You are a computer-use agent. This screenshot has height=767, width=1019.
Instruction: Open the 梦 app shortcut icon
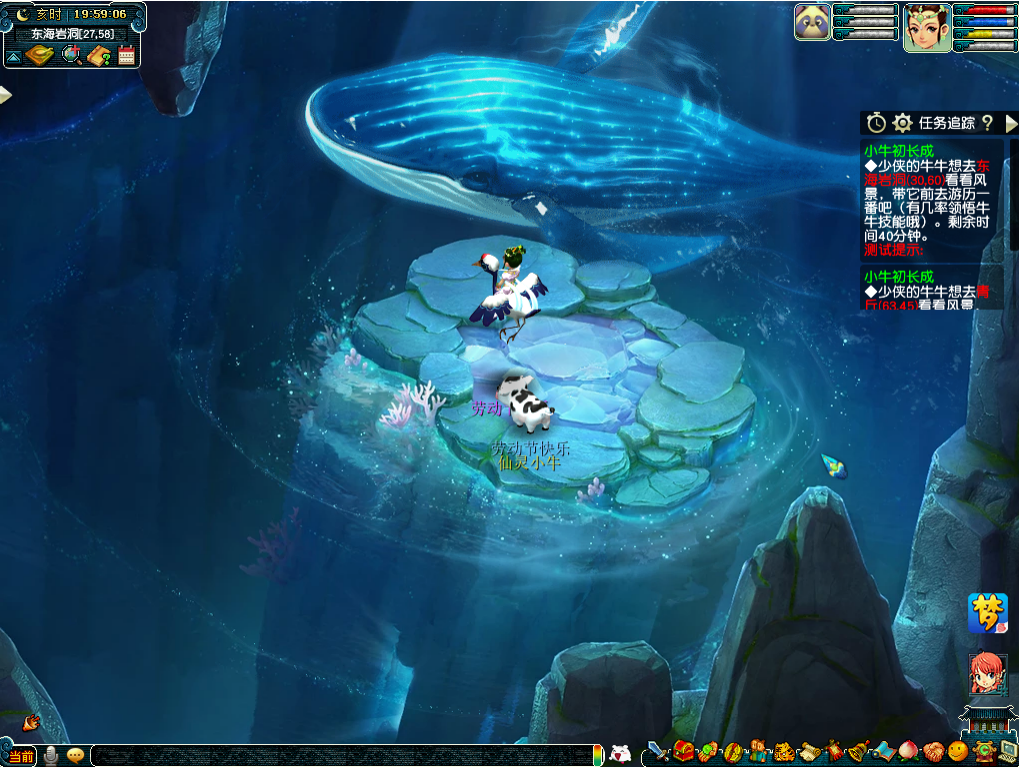987,613
